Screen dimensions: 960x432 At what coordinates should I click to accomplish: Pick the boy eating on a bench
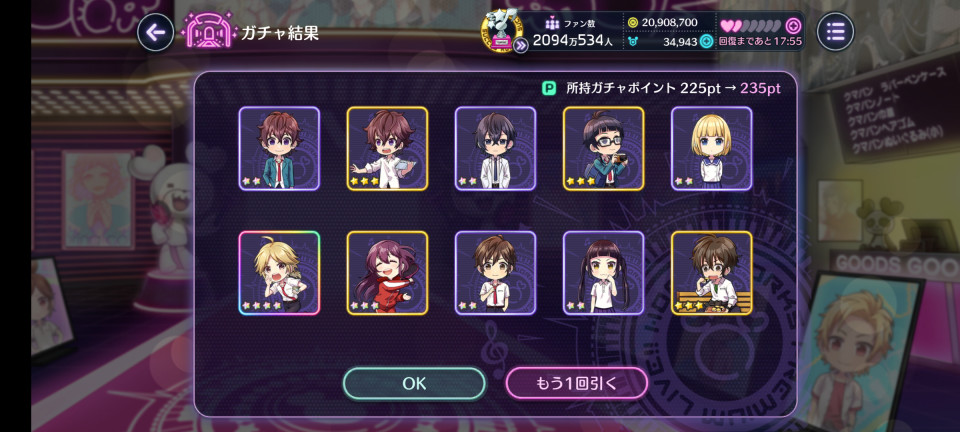(x=711, y=273)
